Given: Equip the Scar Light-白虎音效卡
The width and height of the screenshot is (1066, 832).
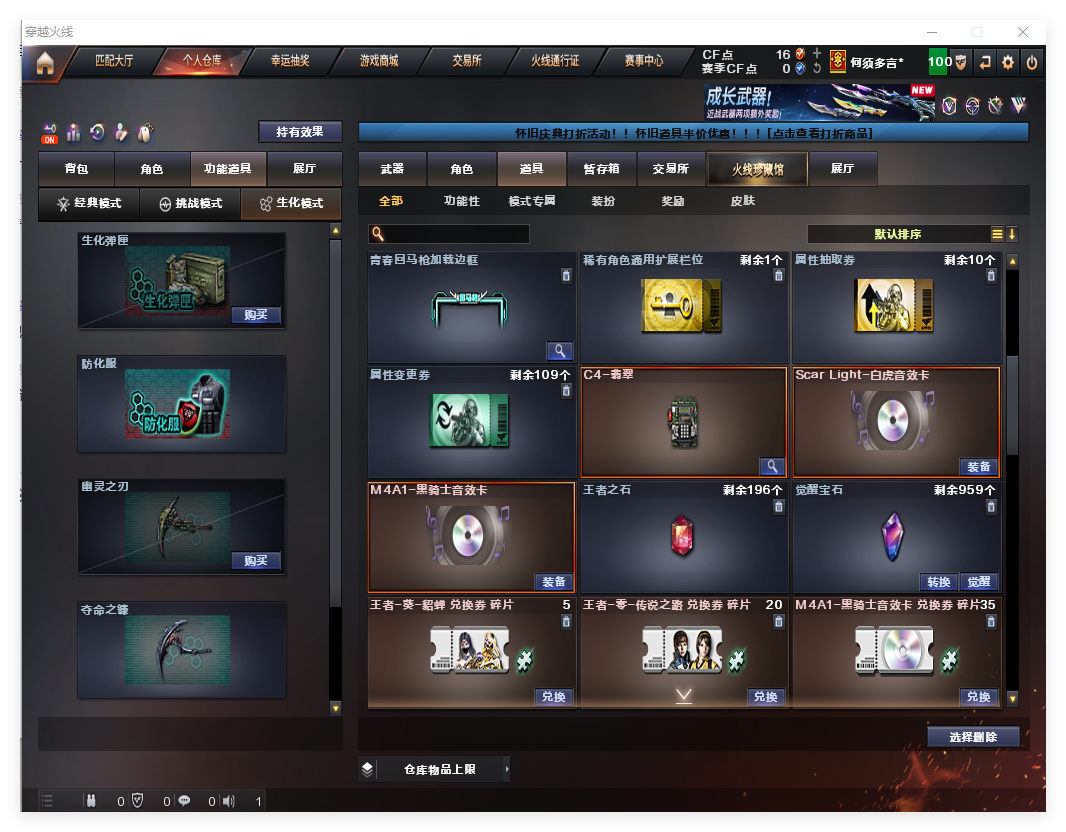Looking at the screenshot, I should coord(978,467).
